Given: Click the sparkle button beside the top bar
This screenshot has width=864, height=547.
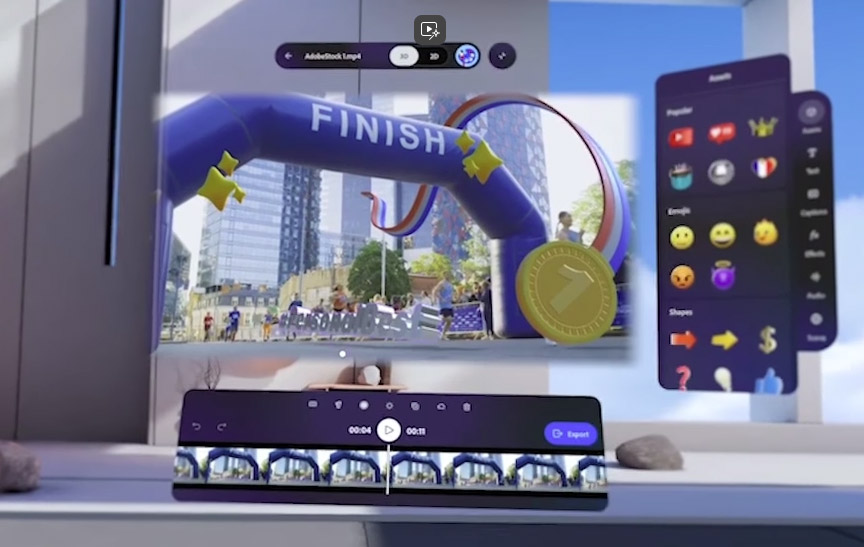Looking at the screenshot, I should (x=502, y=56).
